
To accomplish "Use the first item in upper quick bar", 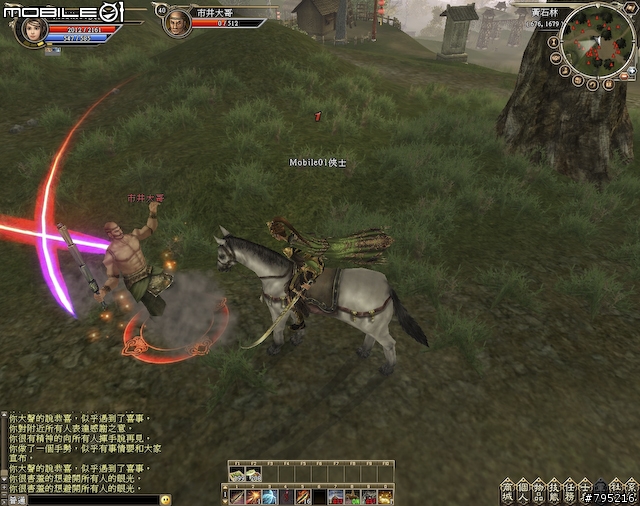I will click(x=238, y=475).
